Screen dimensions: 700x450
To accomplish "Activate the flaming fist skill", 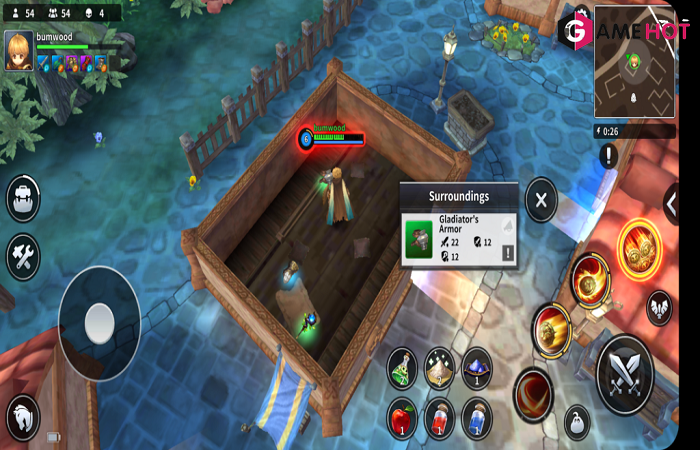I will [591, 278].
